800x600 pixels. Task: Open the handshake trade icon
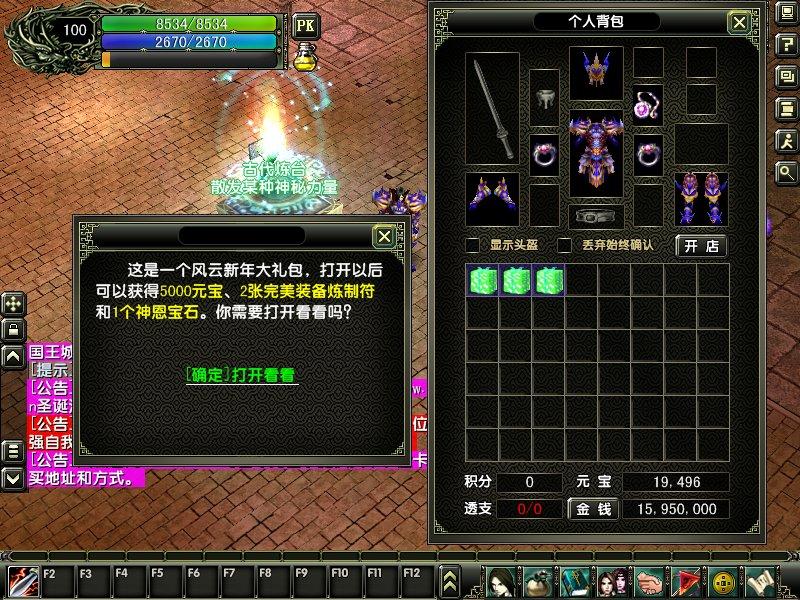coord(649,580)
